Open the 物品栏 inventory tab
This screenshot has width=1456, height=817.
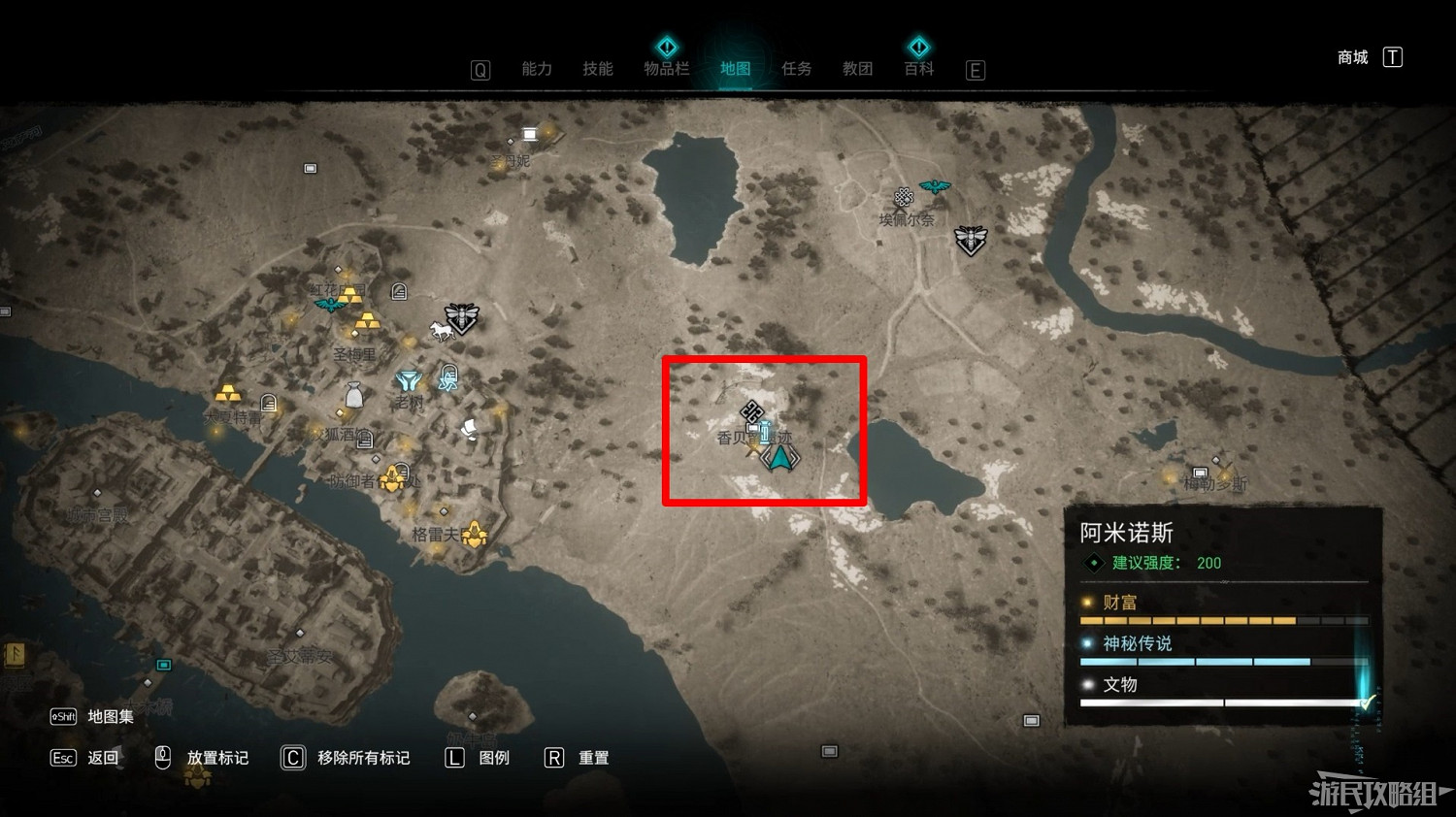tap(667, 68)
